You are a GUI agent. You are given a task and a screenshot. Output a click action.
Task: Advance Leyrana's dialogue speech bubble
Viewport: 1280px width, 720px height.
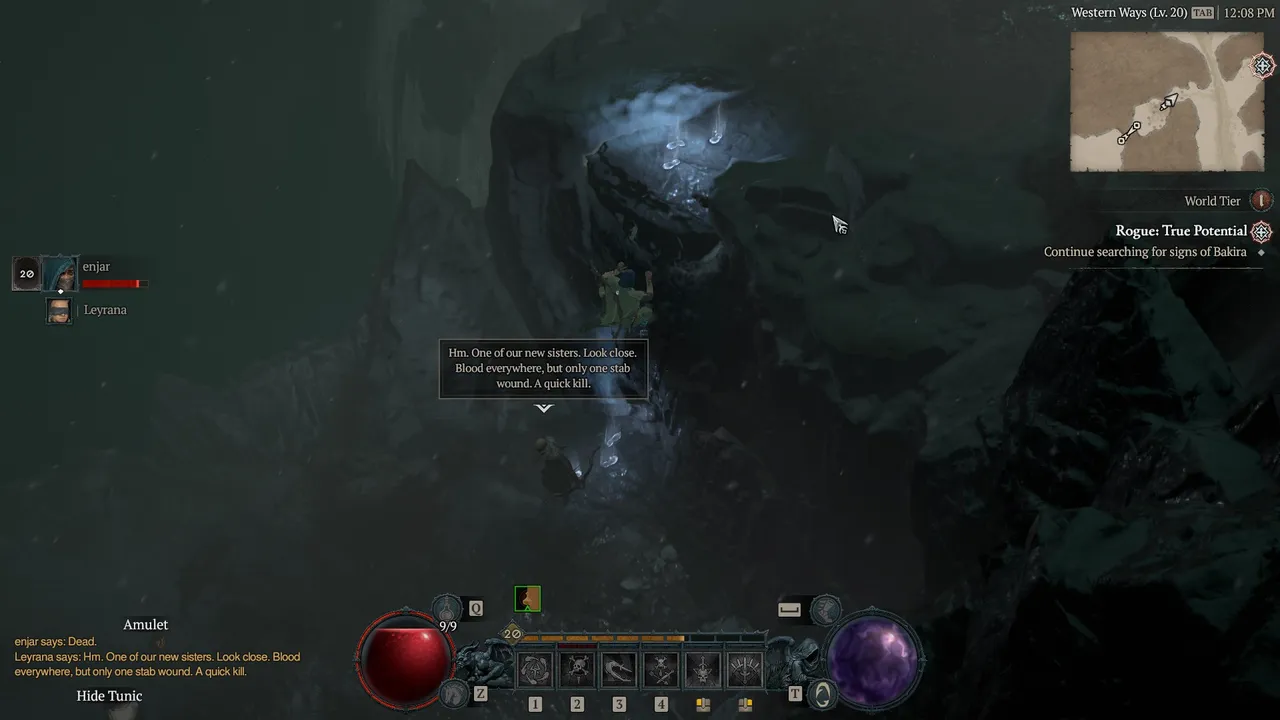(x=543, y=369)
